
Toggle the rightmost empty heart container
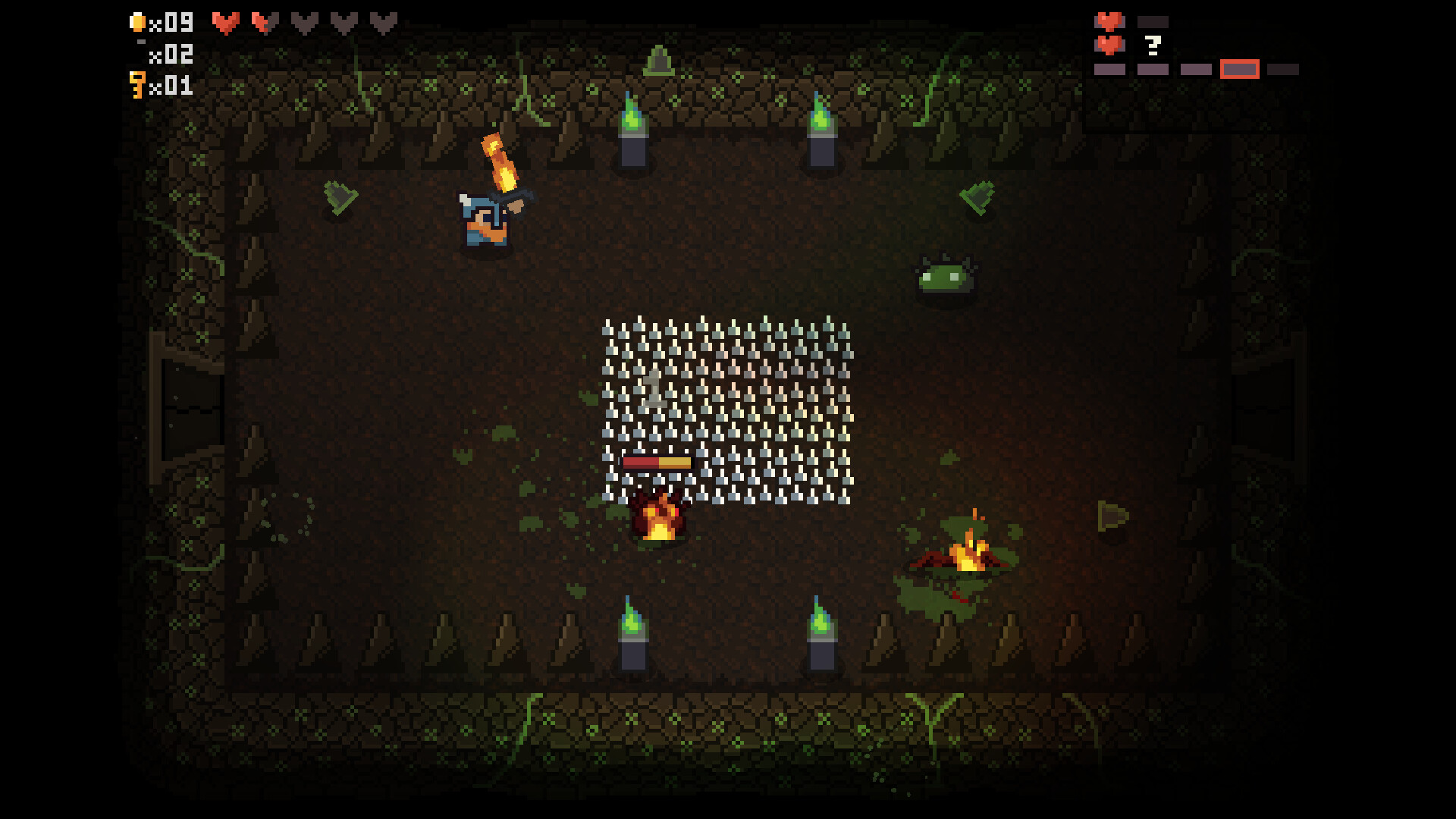[383, 22]
